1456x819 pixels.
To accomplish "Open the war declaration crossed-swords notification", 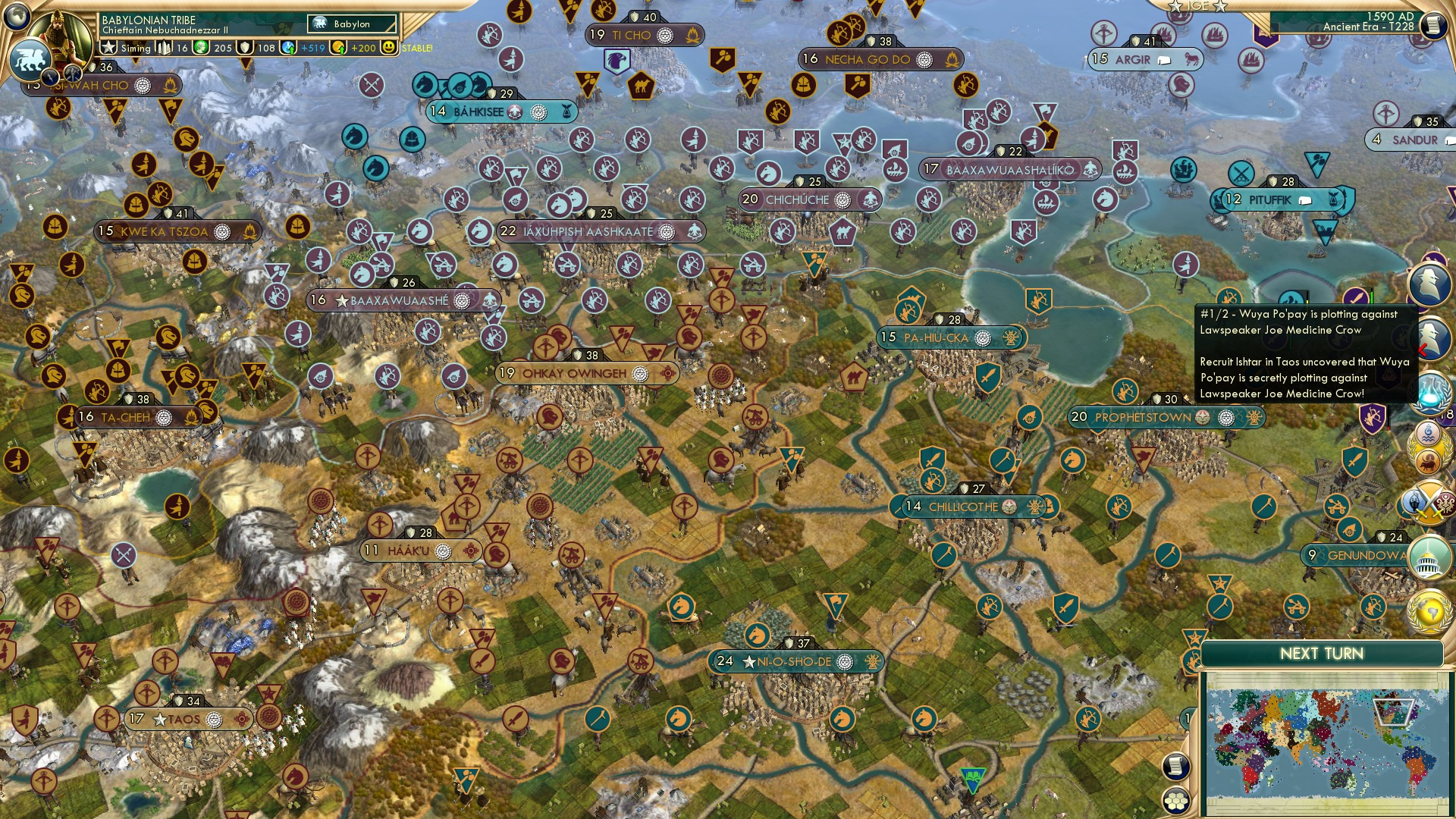I will [x=1430, y=502].
